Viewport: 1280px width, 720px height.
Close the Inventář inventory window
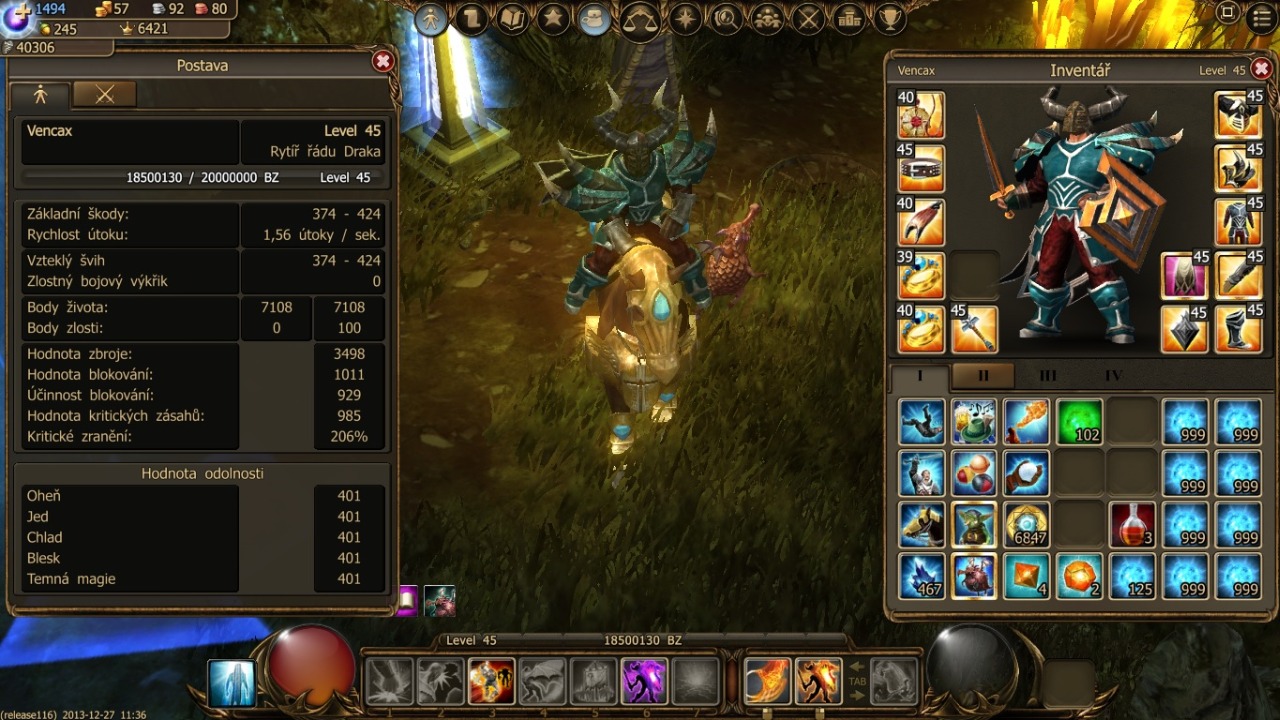(x=1262, y=69)
